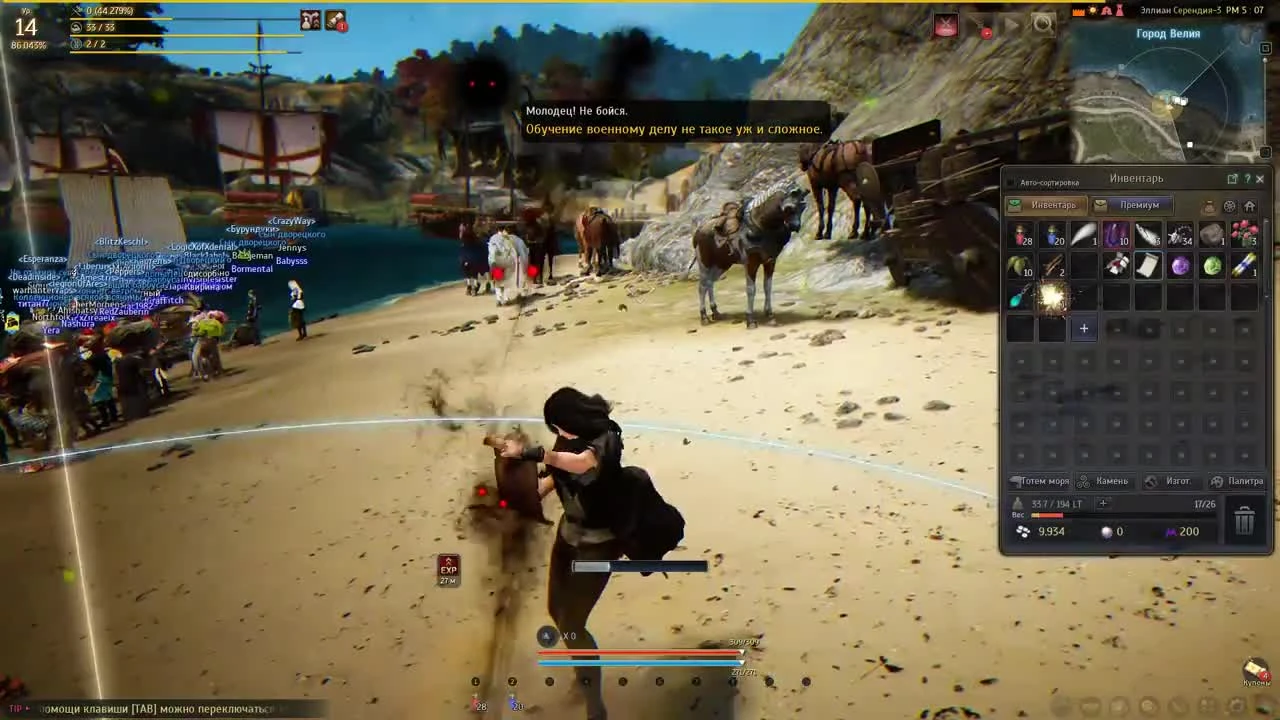Viewport: 1280px width, 720px height.
Task: Click the costume event icon near the level display
Action: [310, 21]
